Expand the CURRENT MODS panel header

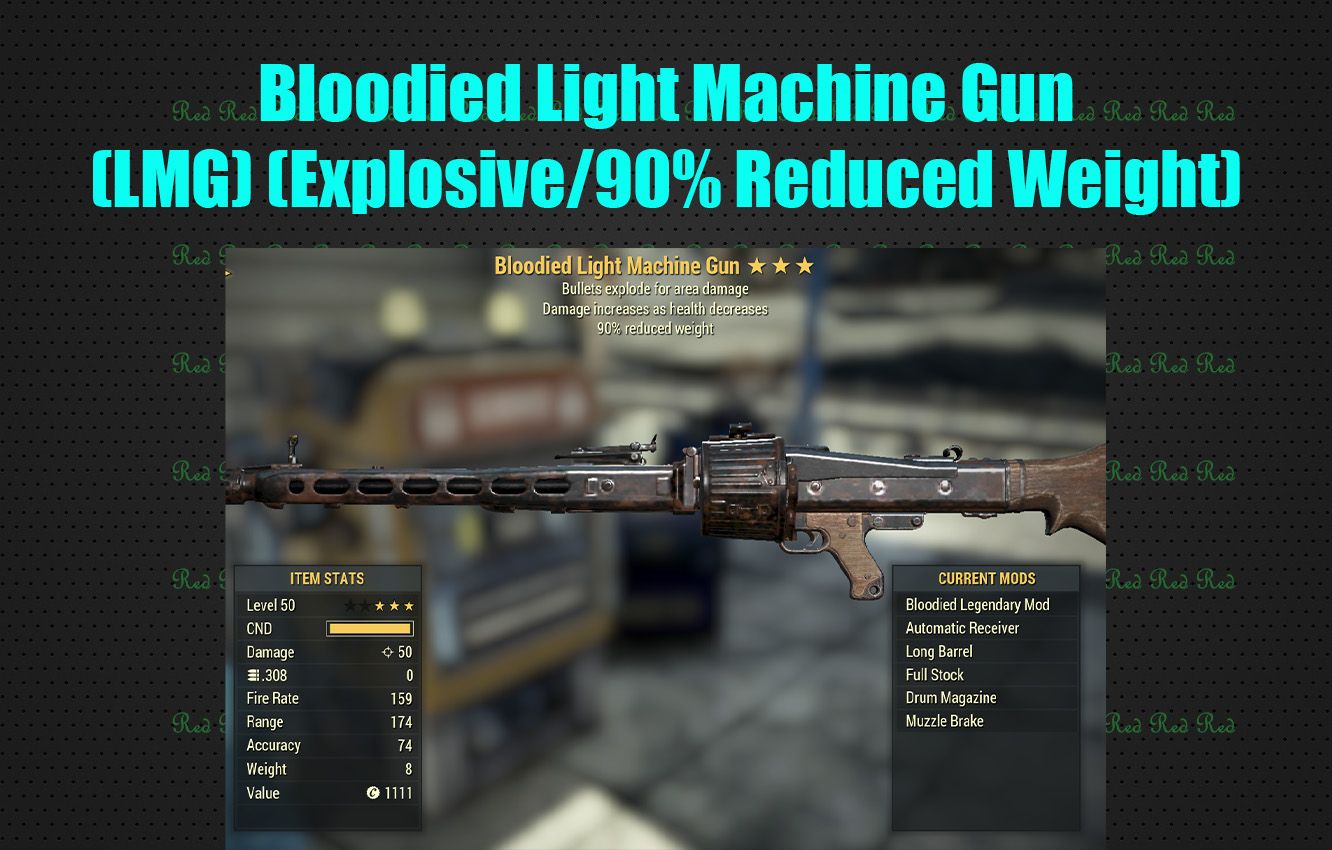click(985, 578)
